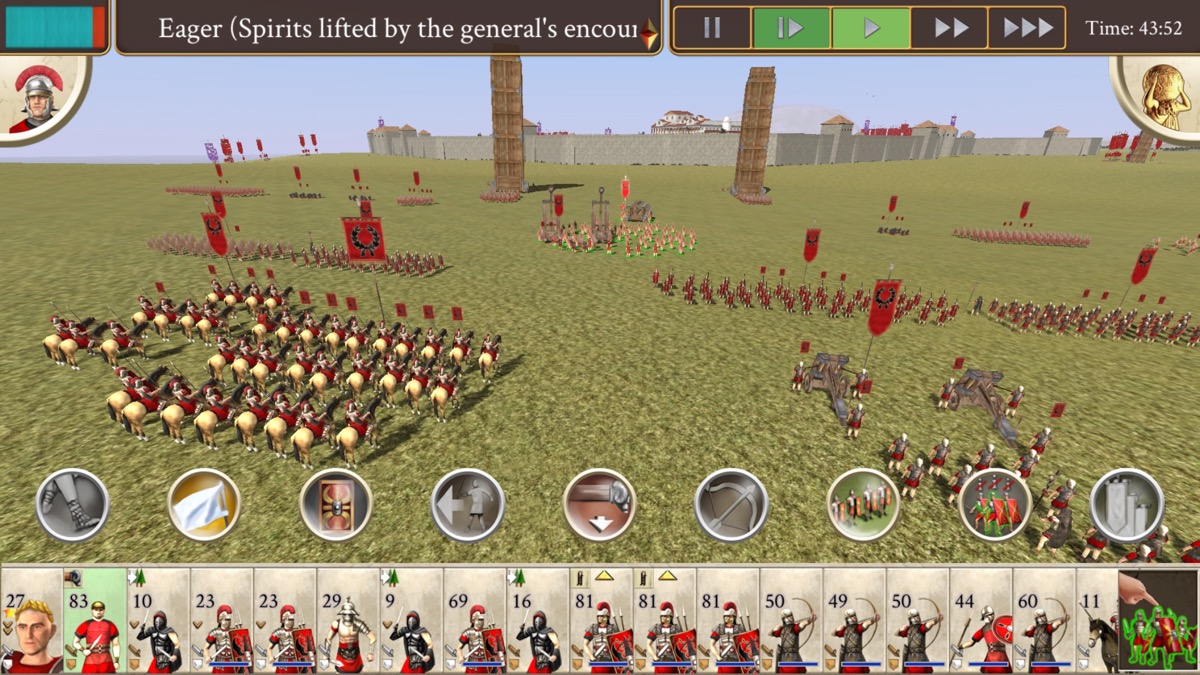
Task: Select the highlighted unit card with 83 men
Action: 95,621
